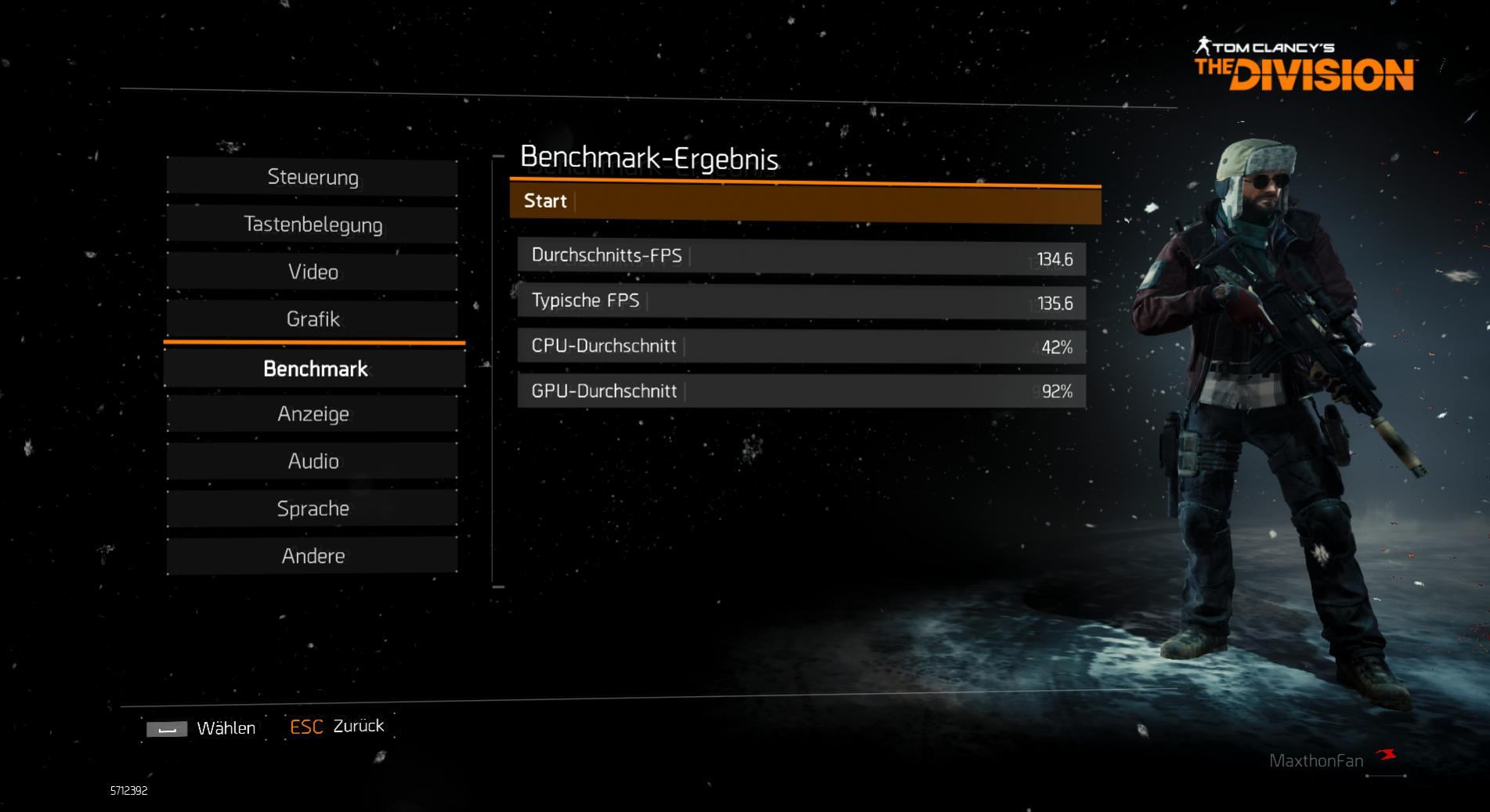Click the GPU-Durchschnitt result row
Screen dimensions: 1490x812
(801, 391)
